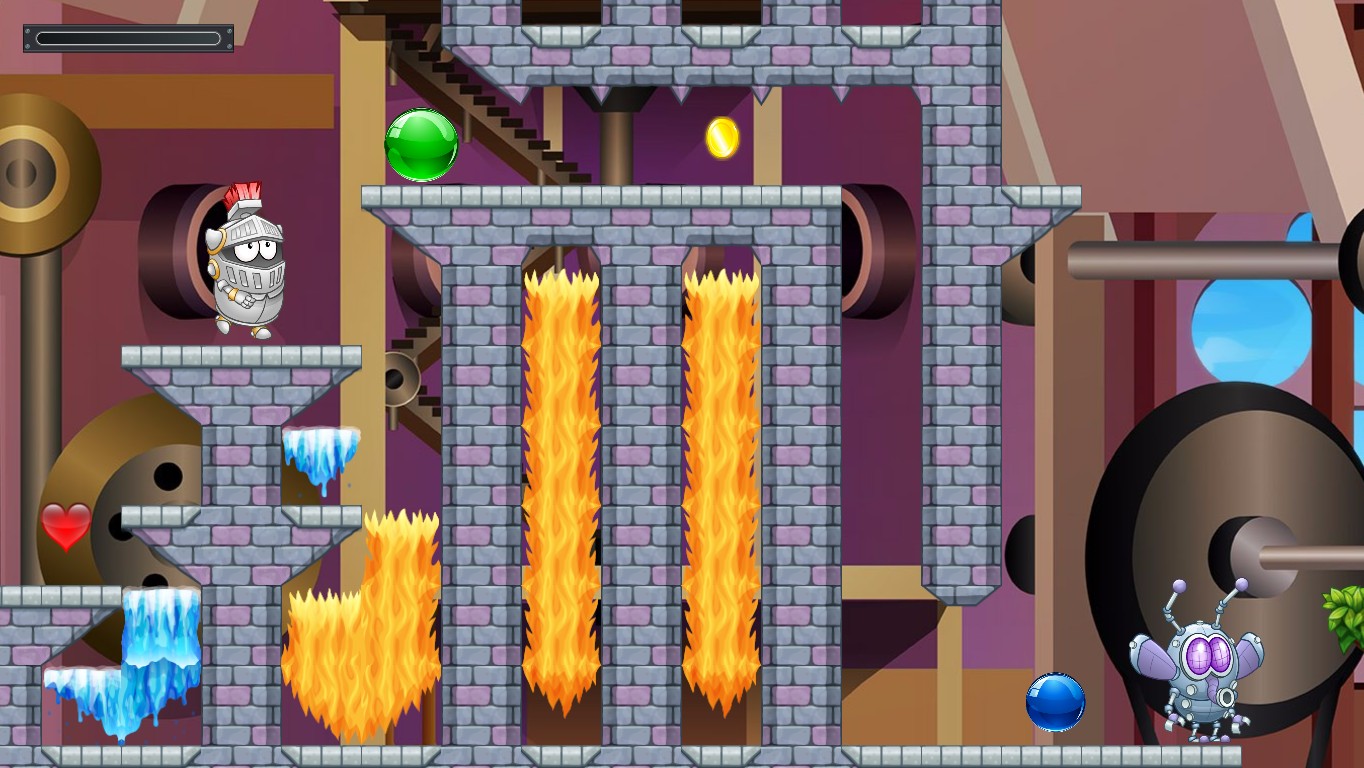The height and width of the screenshot is (768, 1364).
Task: Click the gold coin near the top
Action: 722,138
